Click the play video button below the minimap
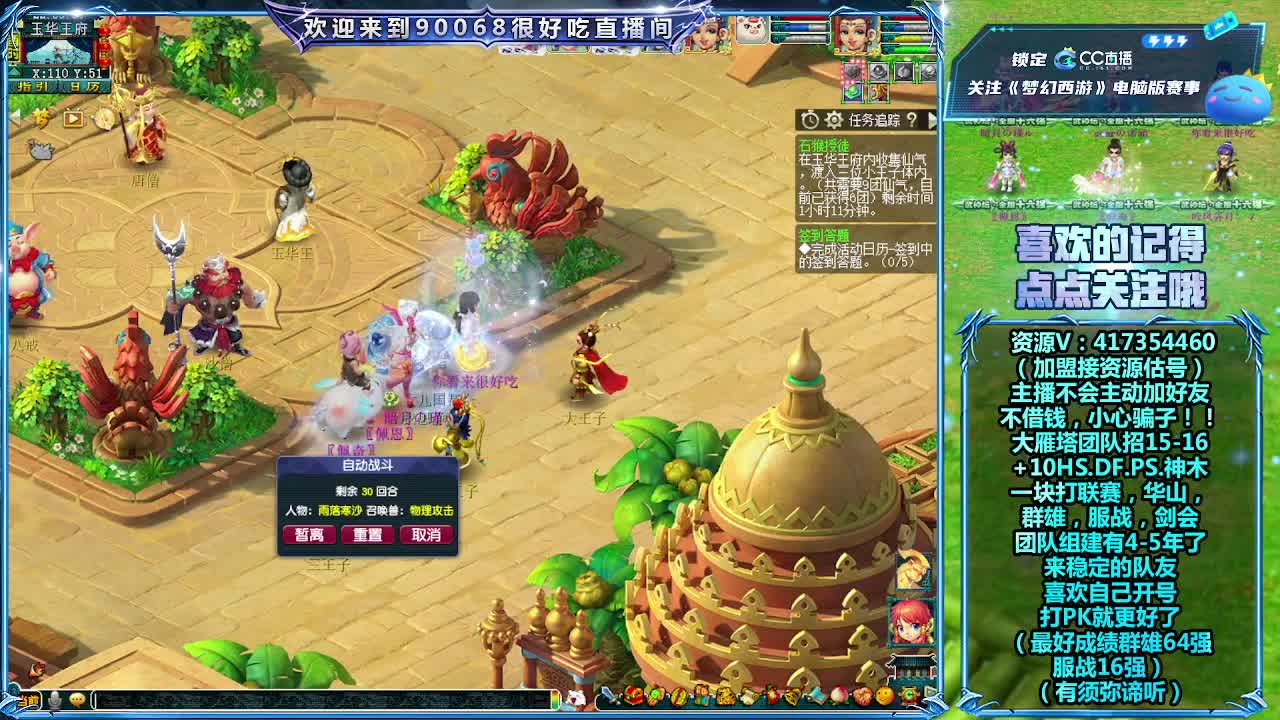The width and height of the screenshot is (1280, 720). [x=73, y=119]
